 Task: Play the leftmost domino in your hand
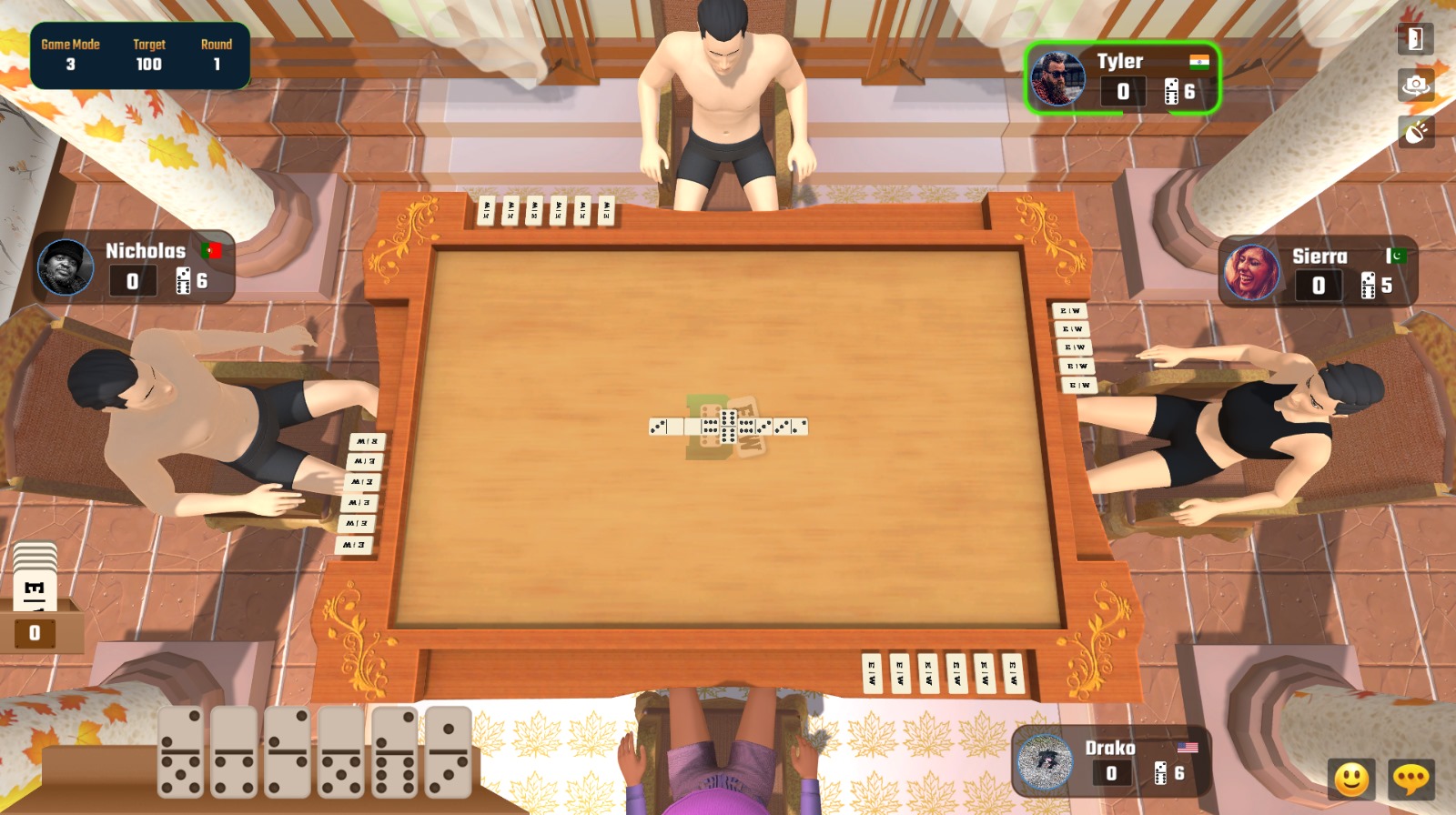tap(181, 751)
